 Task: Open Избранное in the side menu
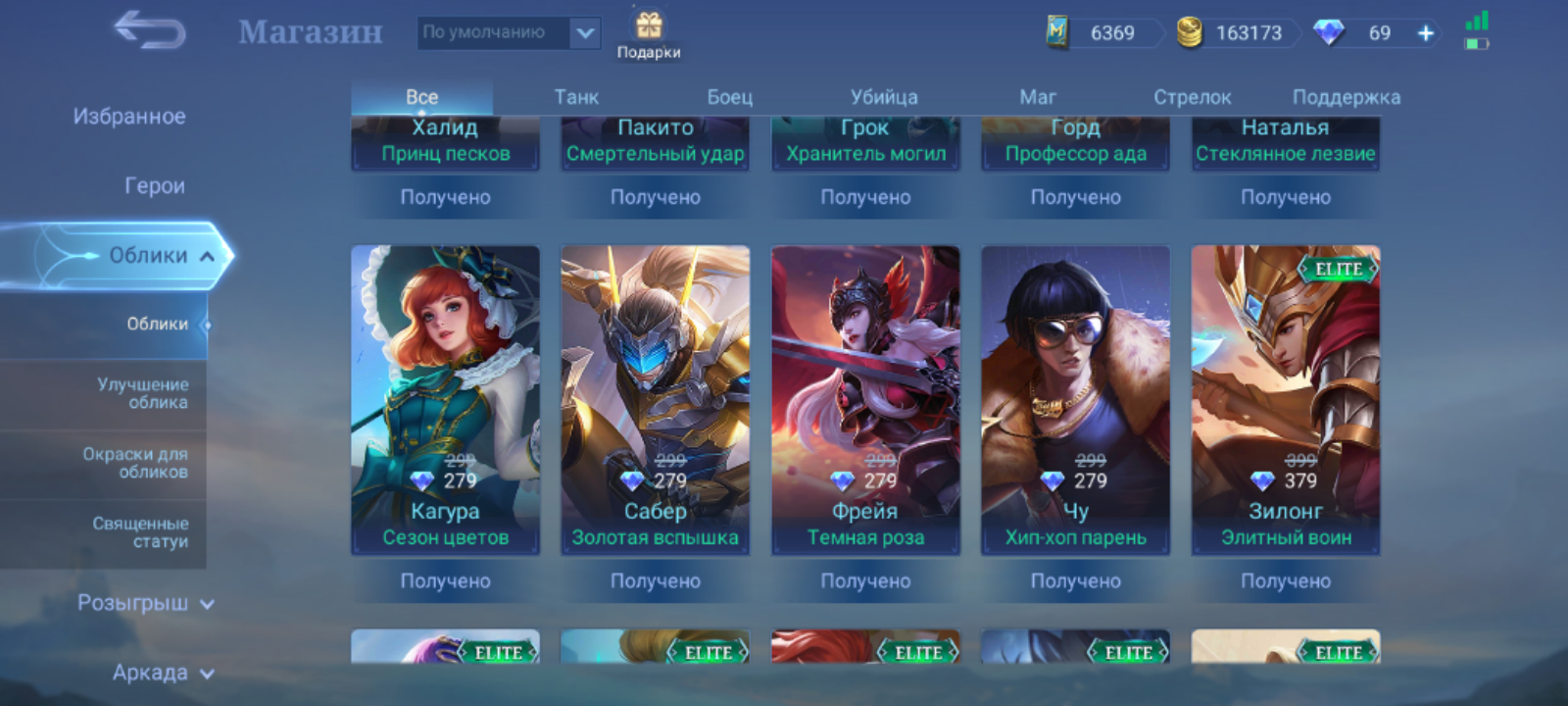[x=129, y=117]
